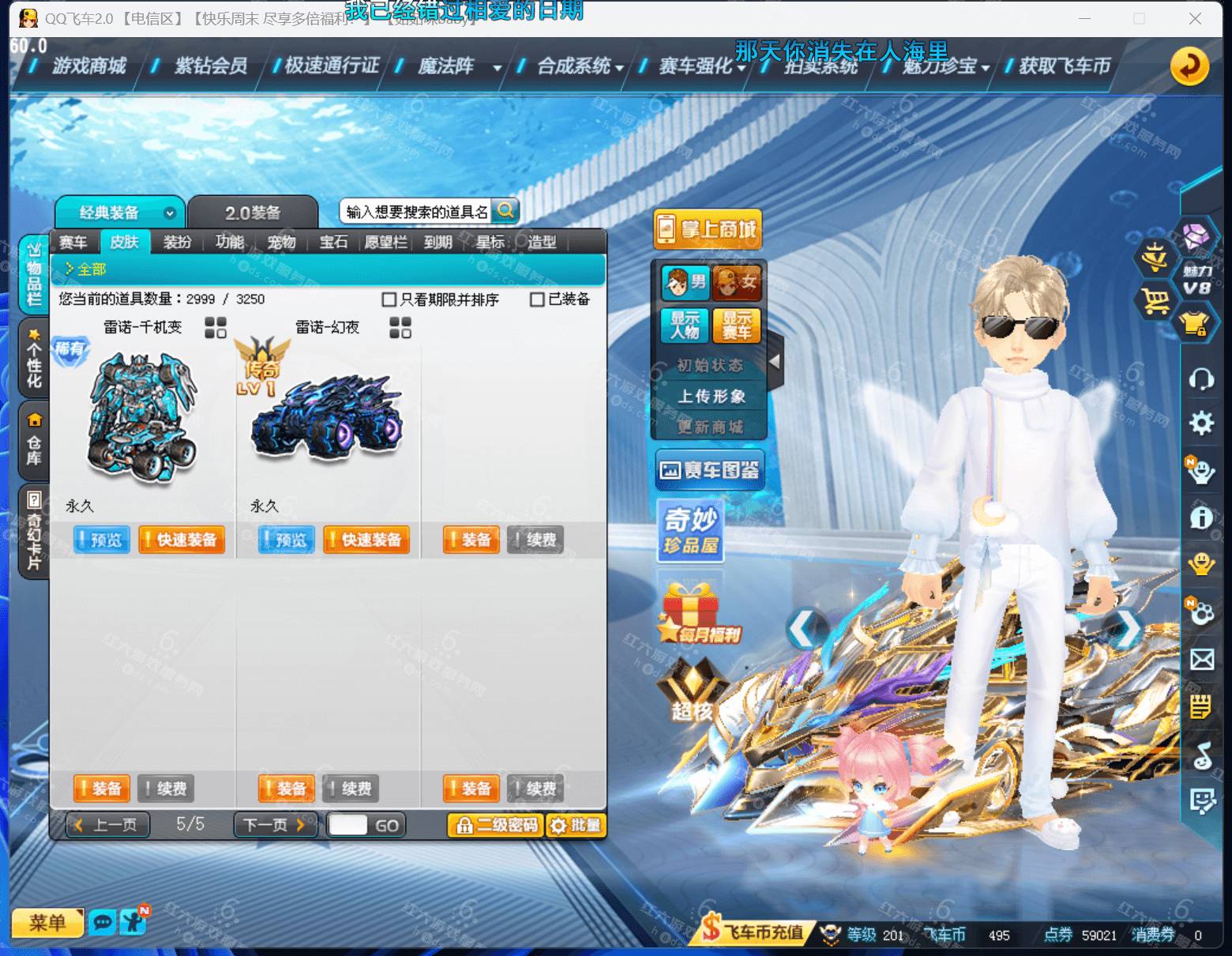Open the chat bubble icon near 菜单

pos(102,922)
